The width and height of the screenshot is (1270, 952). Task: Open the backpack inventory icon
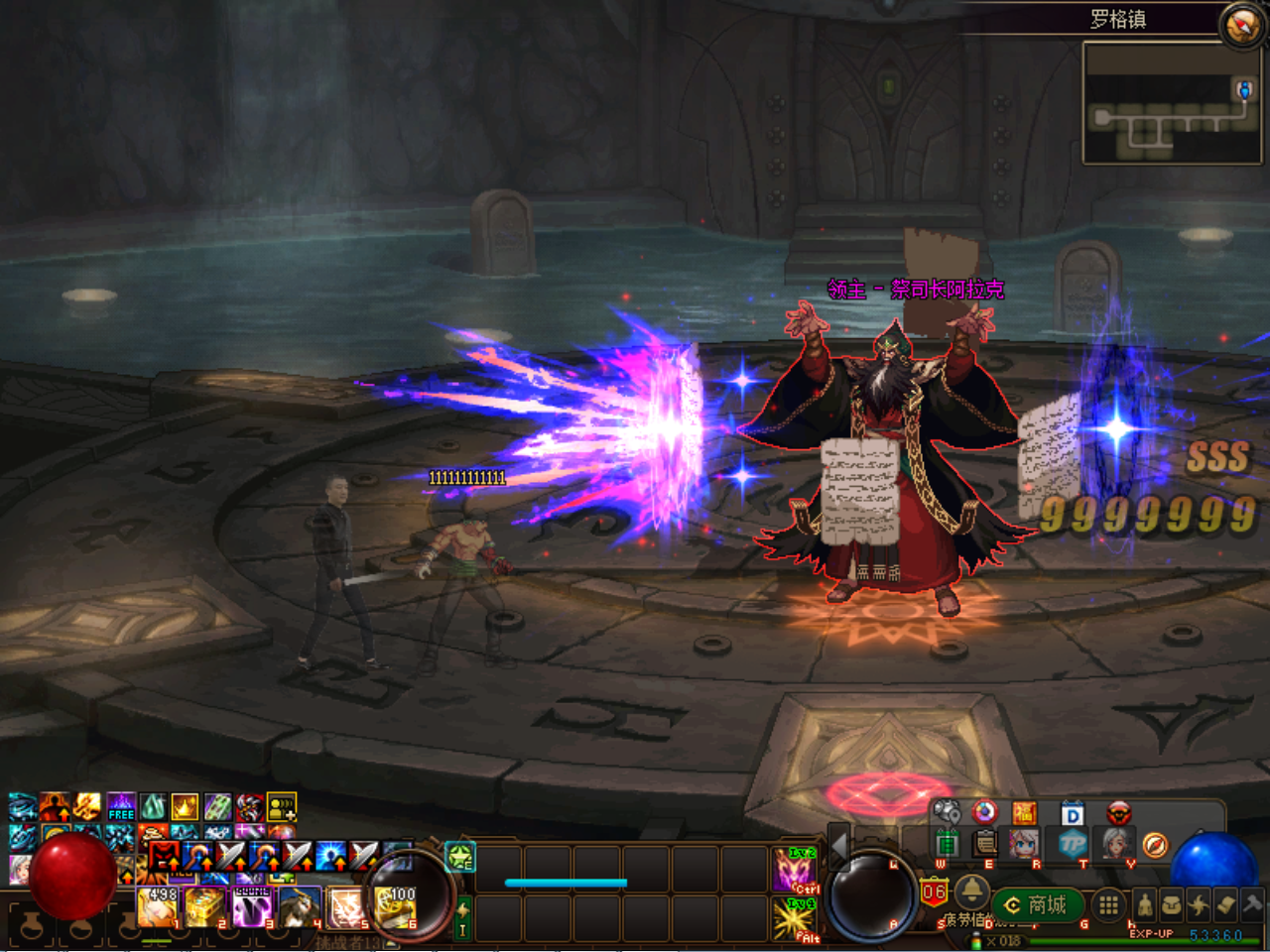[x=1171, y=903]
